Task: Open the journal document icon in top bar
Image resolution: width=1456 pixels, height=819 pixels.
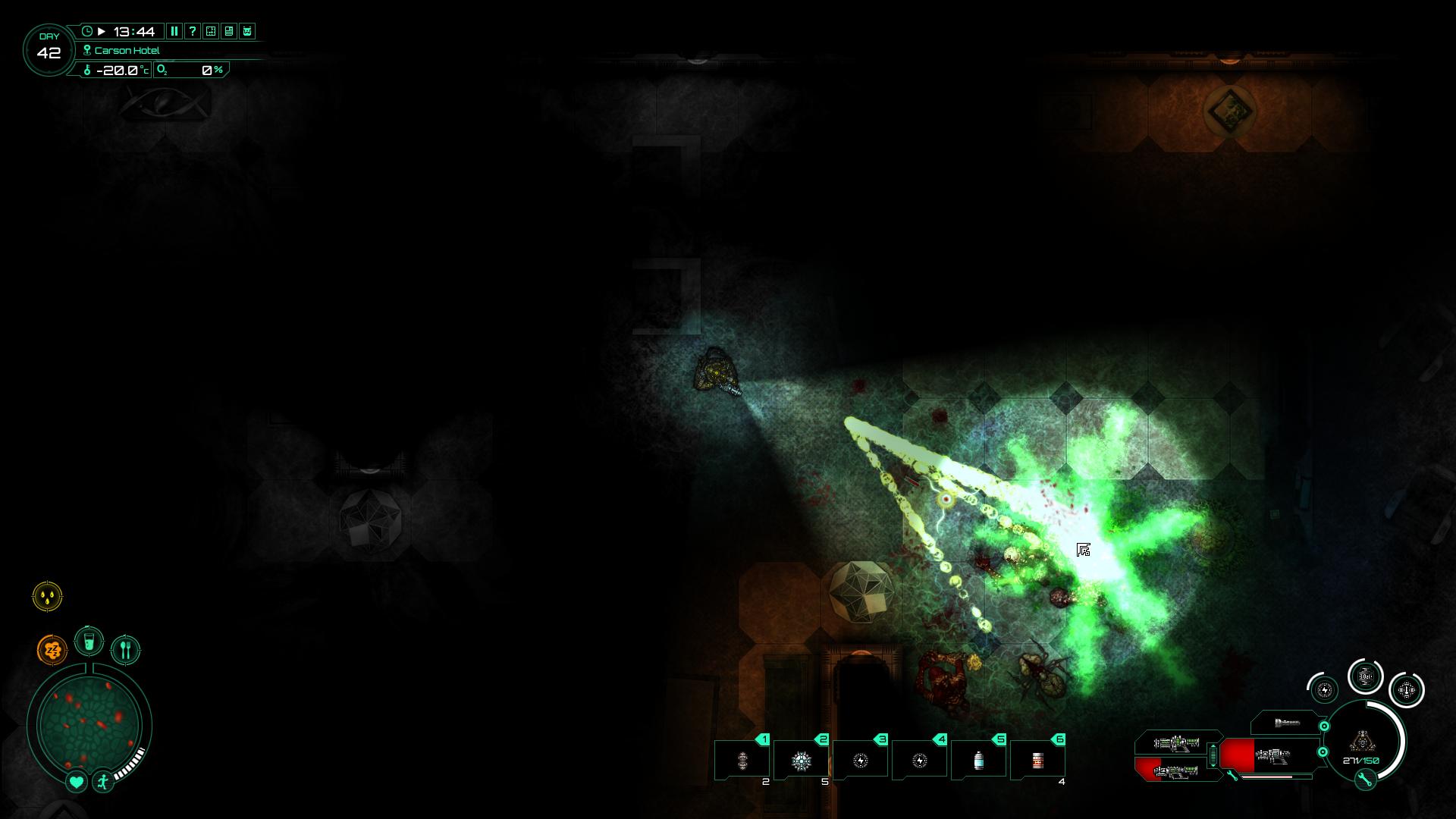Action: [229, 31]
